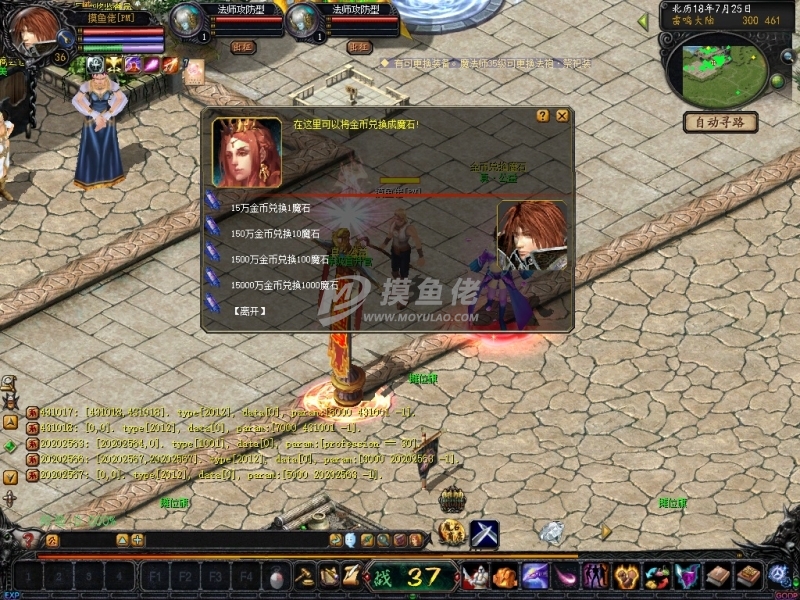
Task: Select 15000万金币兑换1000魔石 exchange
Action: (x=285, y=284)
